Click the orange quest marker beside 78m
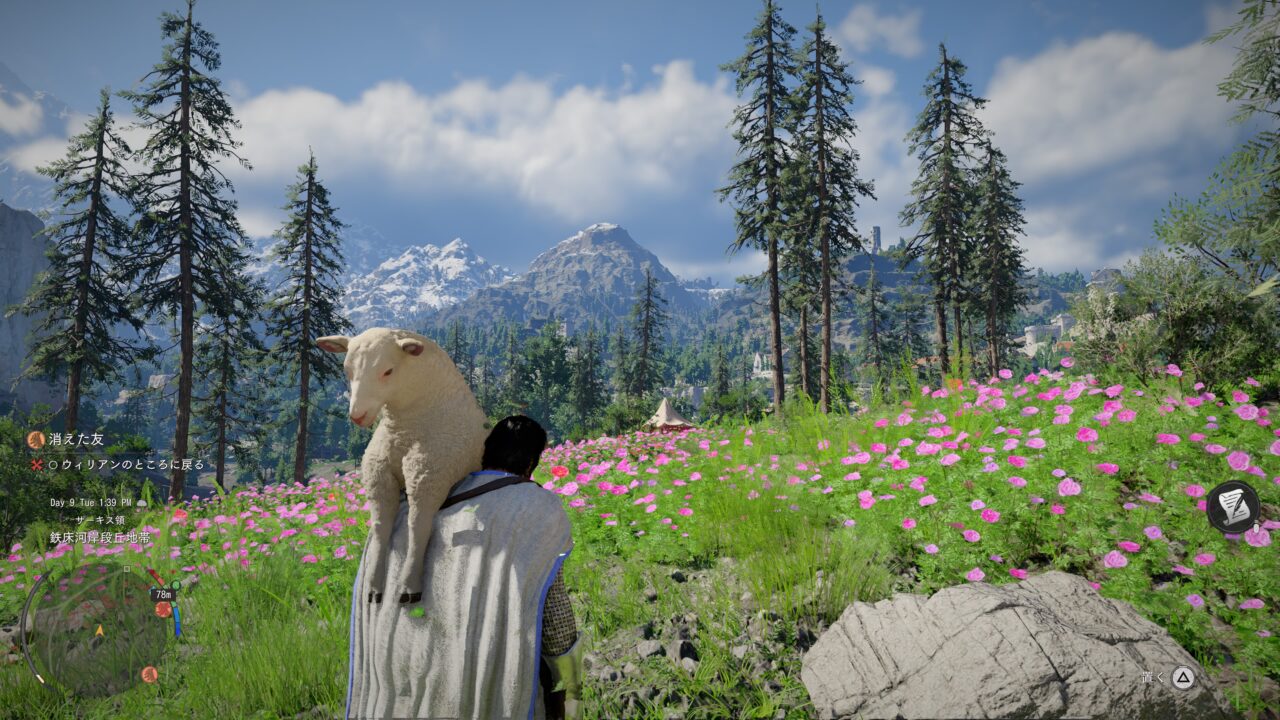The image size is (1280, 720). tap(163, 609)
